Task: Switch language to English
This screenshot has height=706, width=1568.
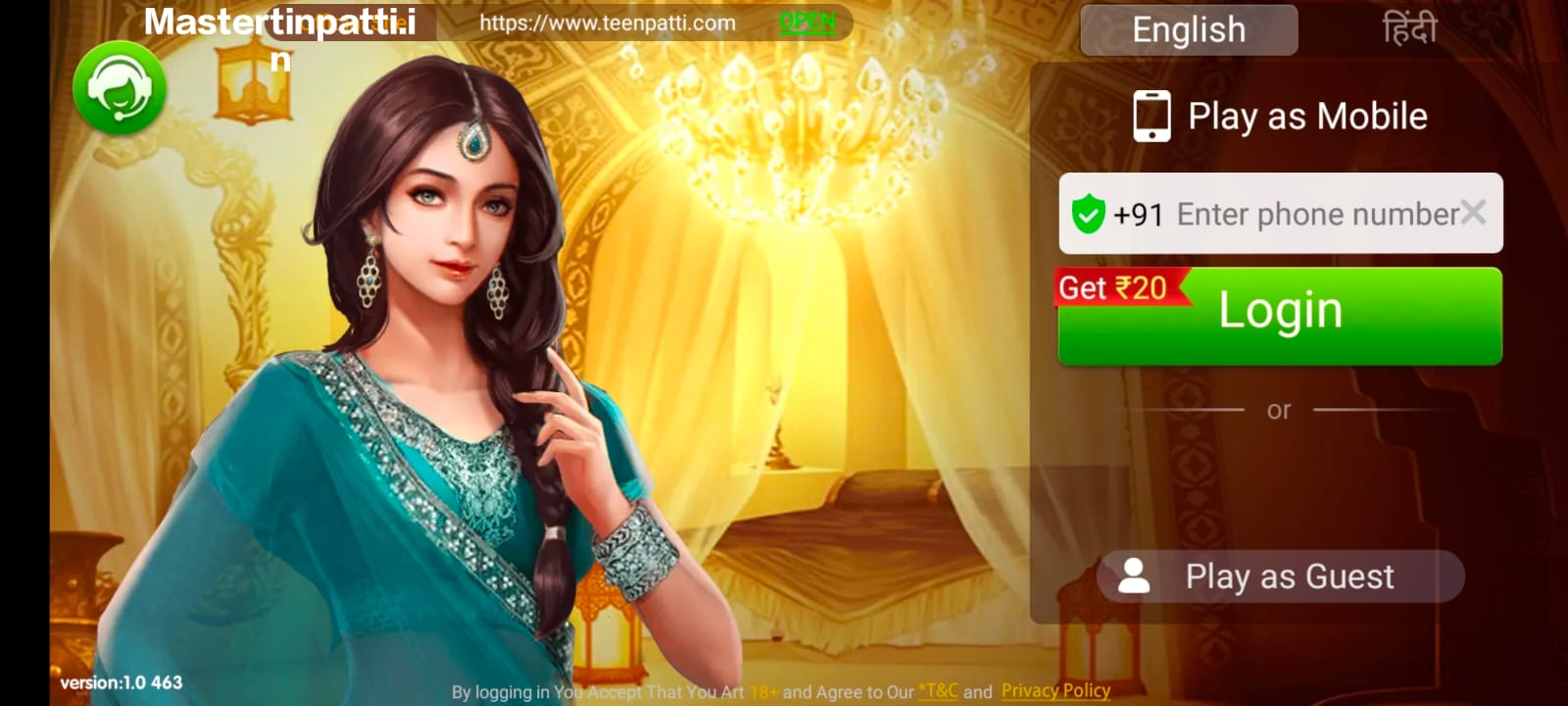Action: (x=1189, y=30)
